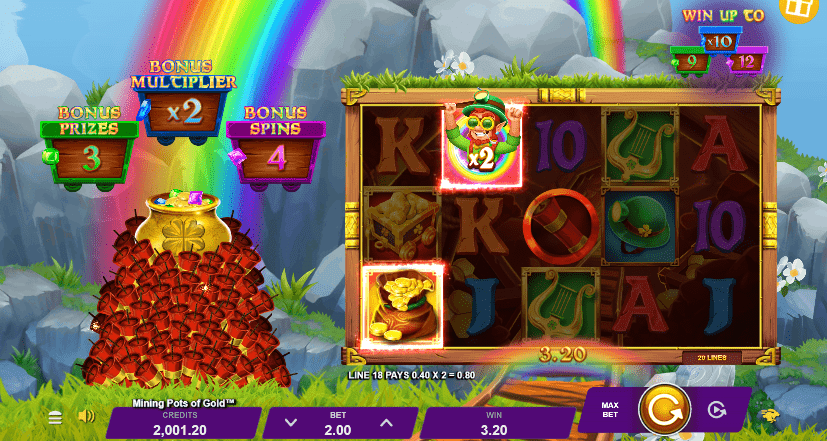Toggle the sound speaker icon
The height and width of the screenshot is (441, 827).
(x=86, y=416)
